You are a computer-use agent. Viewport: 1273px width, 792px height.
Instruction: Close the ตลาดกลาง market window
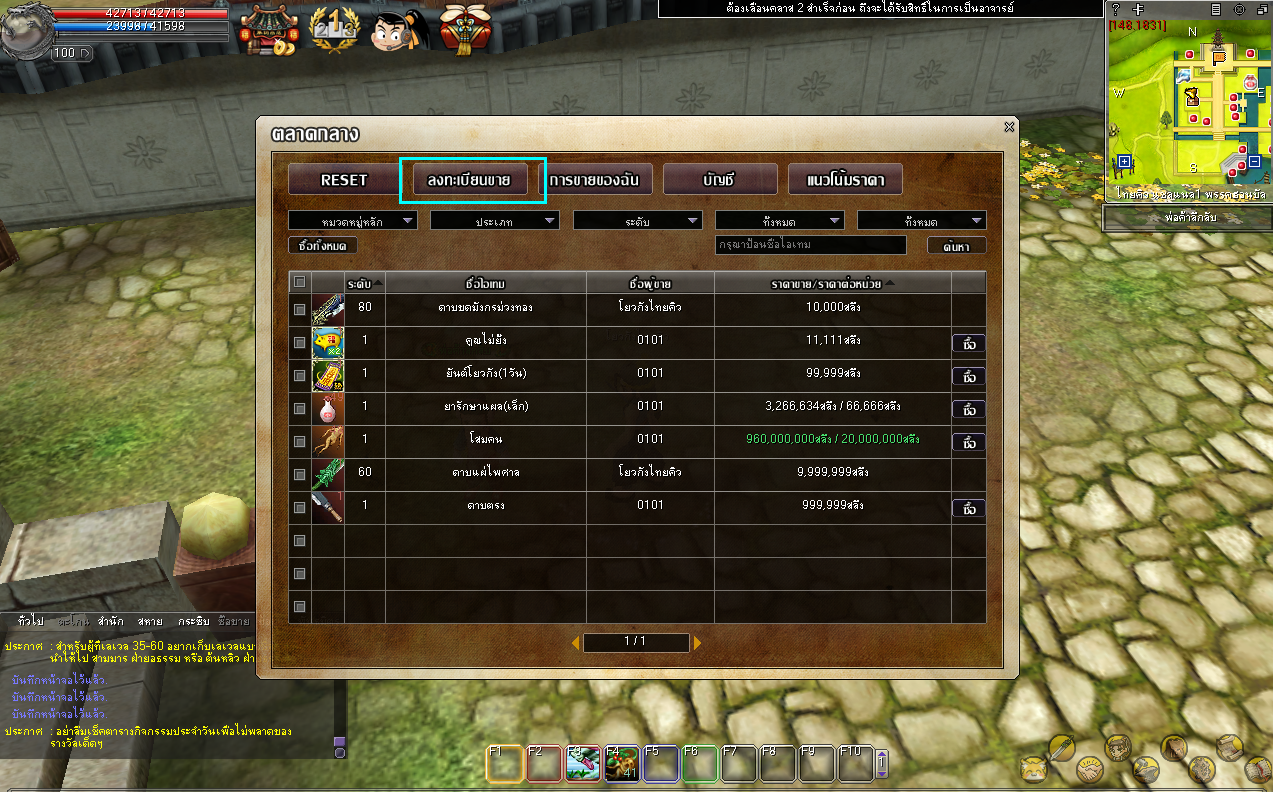(x=1009, y=127)
